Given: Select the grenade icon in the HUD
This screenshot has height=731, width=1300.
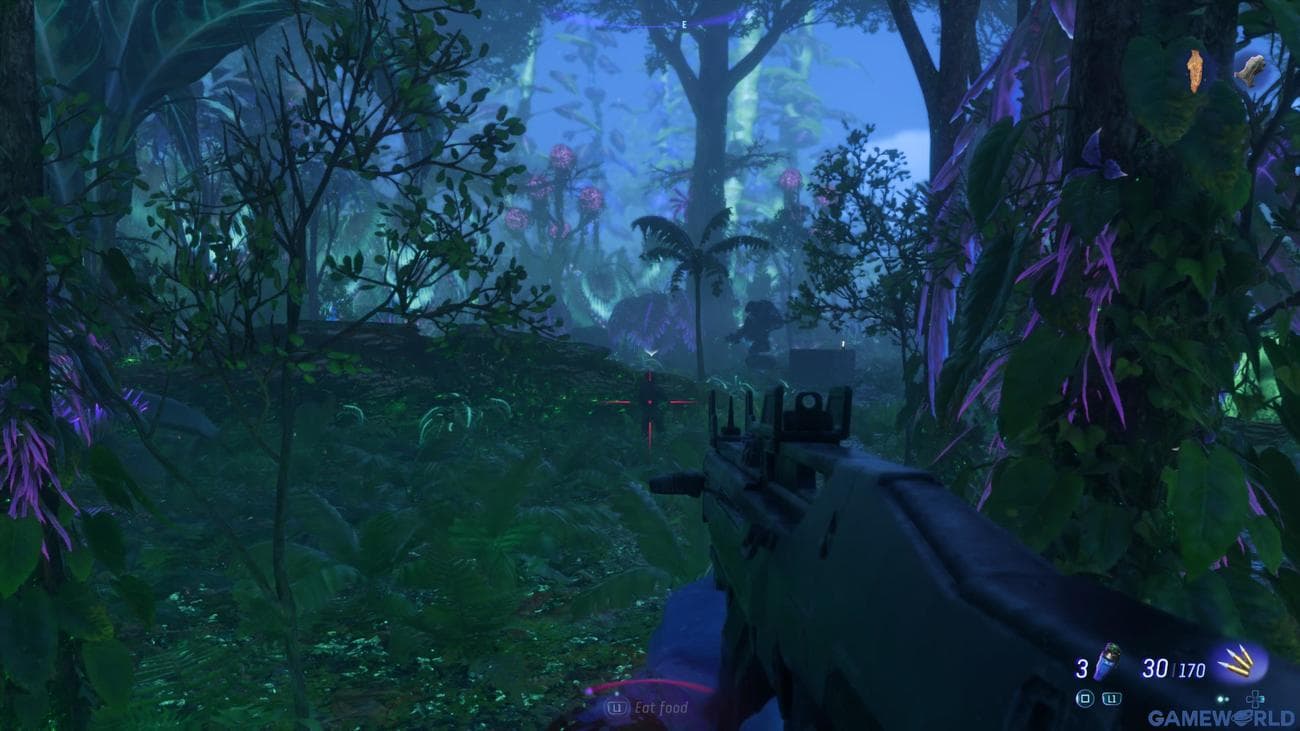Looking at the screenshot, I should [x=1107, y=662].
